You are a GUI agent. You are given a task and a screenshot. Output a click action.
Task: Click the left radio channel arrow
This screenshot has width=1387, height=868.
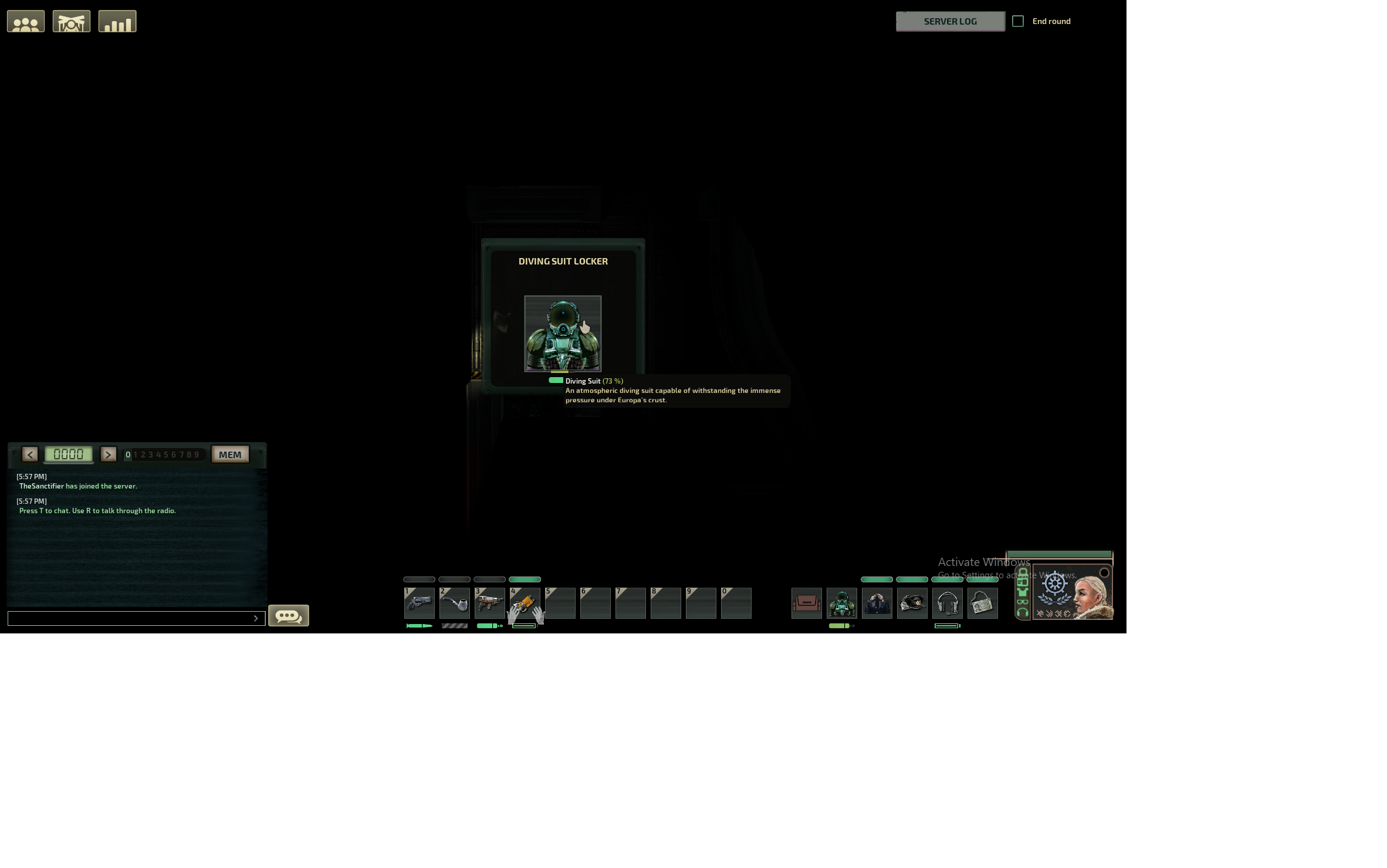coord(30,454)
